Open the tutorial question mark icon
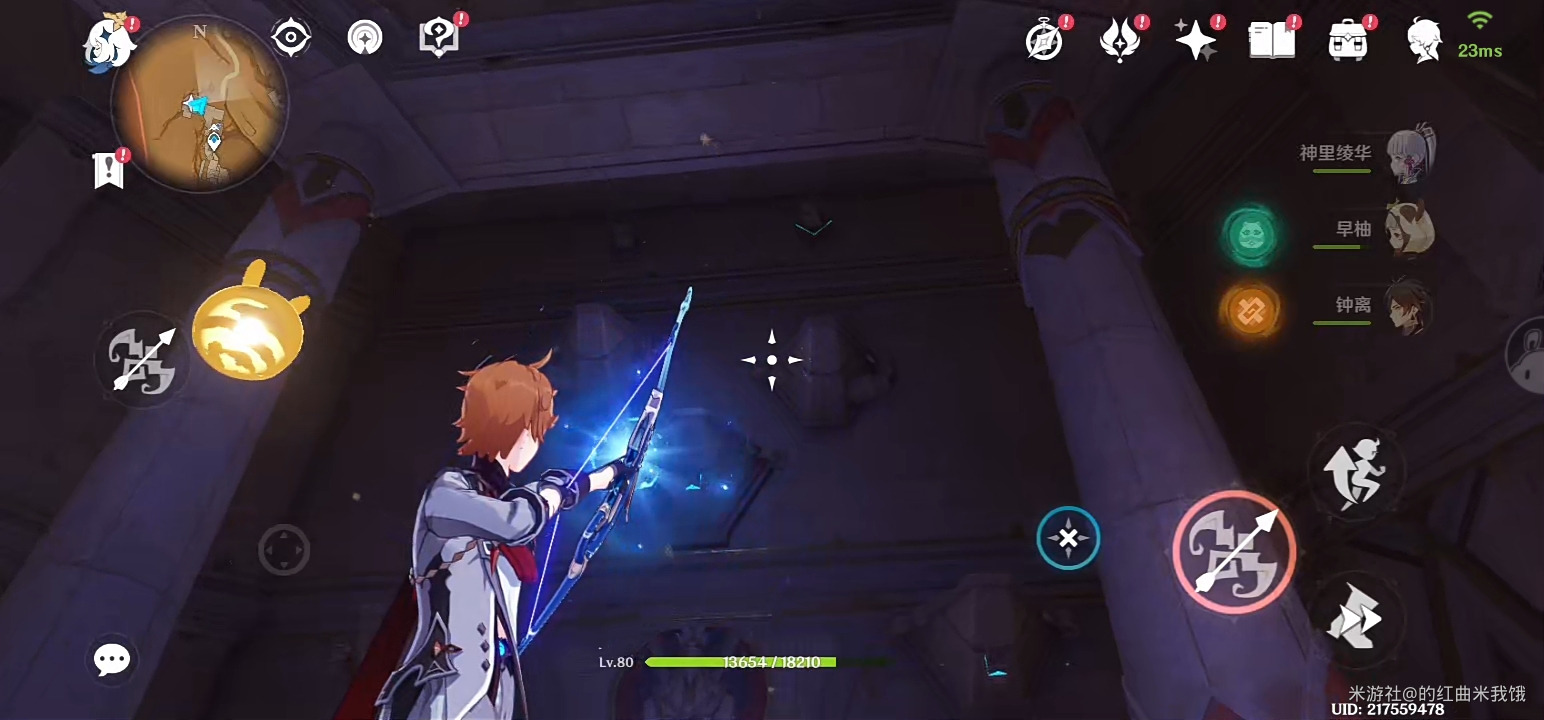 pyautogui.click(x=439, y=38)
